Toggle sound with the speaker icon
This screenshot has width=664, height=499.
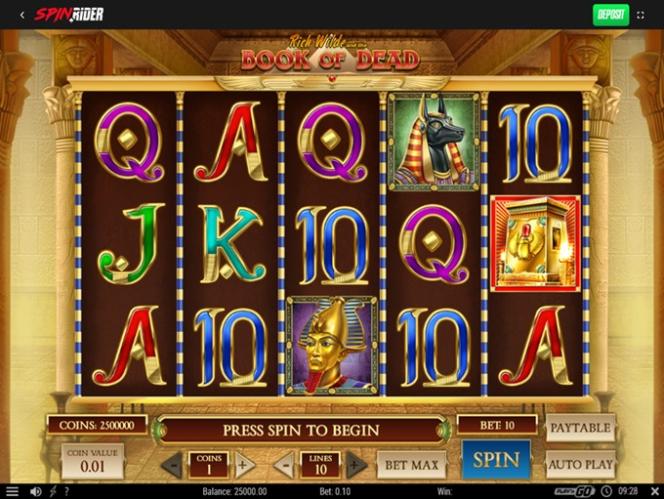click(x=36, y=492)
